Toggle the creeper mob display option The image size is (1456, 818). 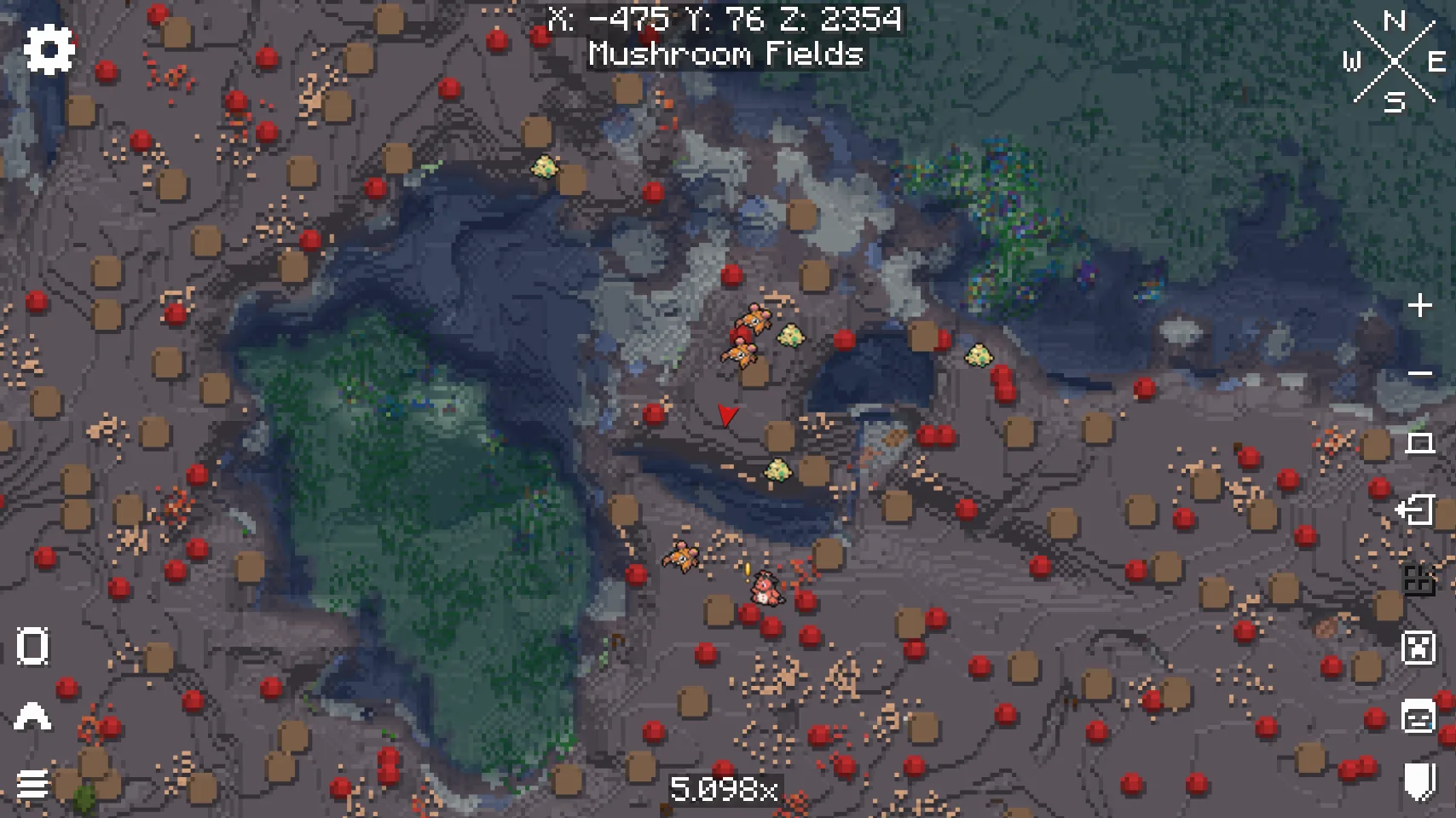point(1418,648)
